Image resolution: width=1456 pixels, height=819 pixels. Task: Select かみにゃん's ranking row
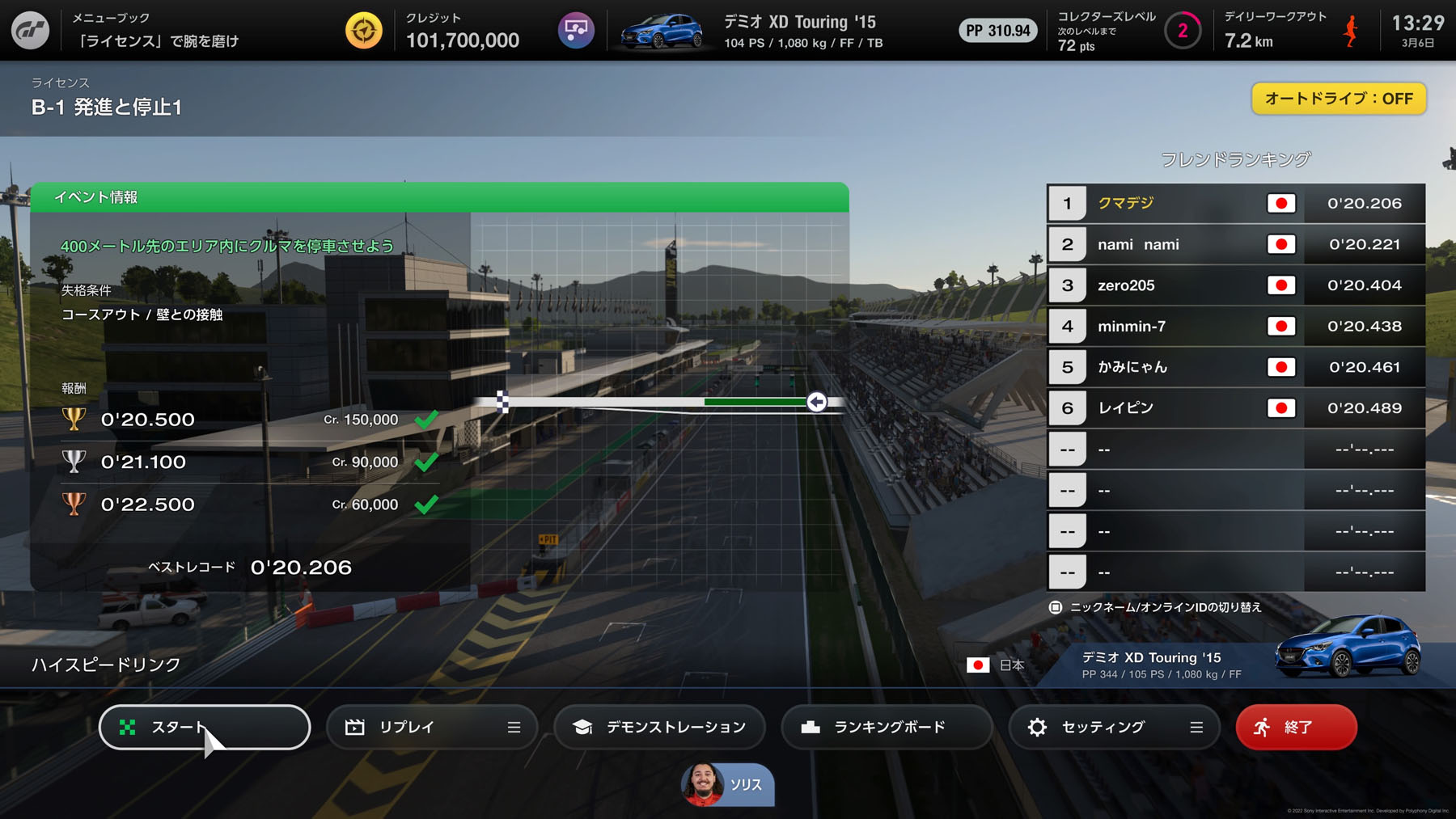[1235, 367]
